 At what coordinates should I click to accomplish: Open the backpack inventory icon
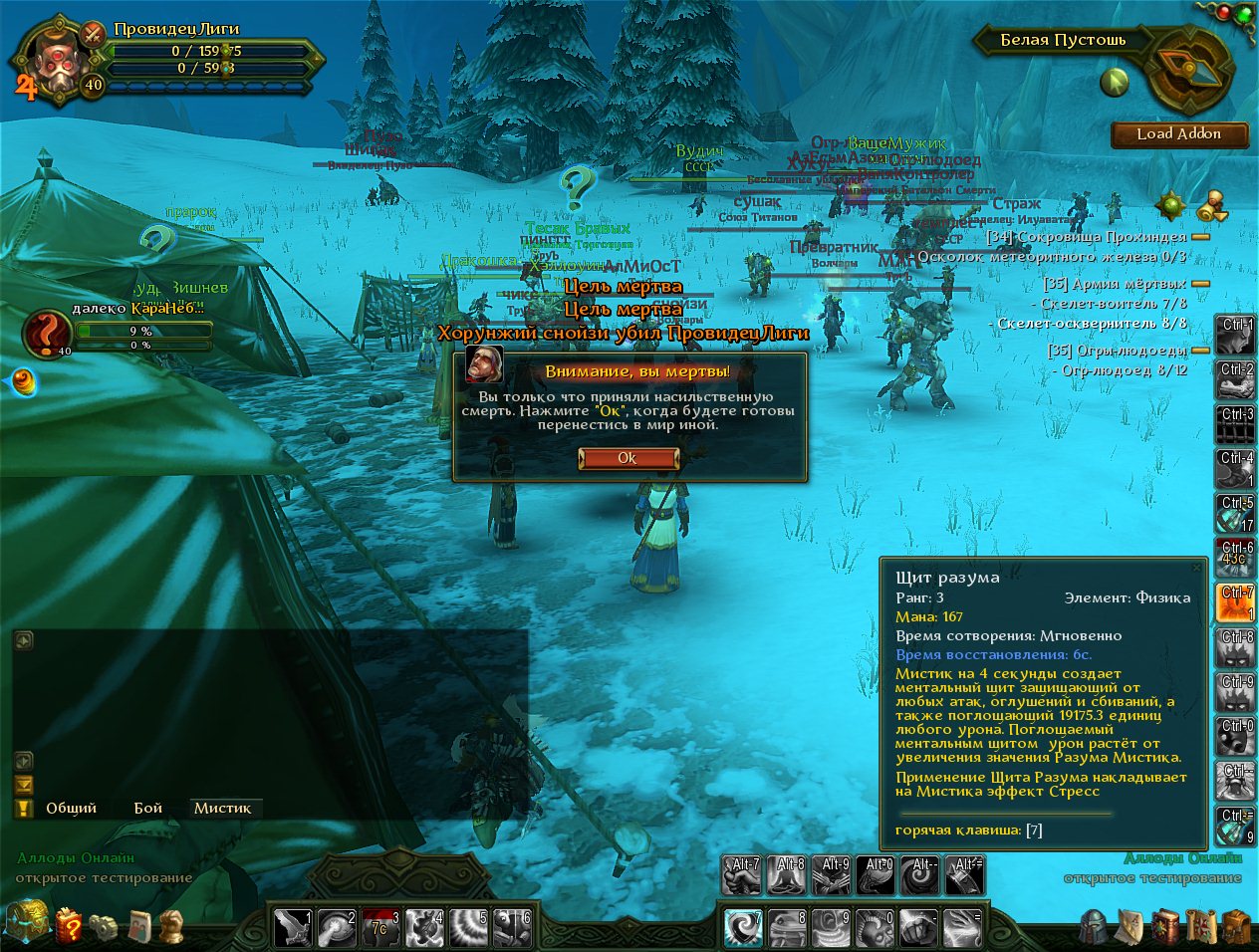coord(1236,927)
